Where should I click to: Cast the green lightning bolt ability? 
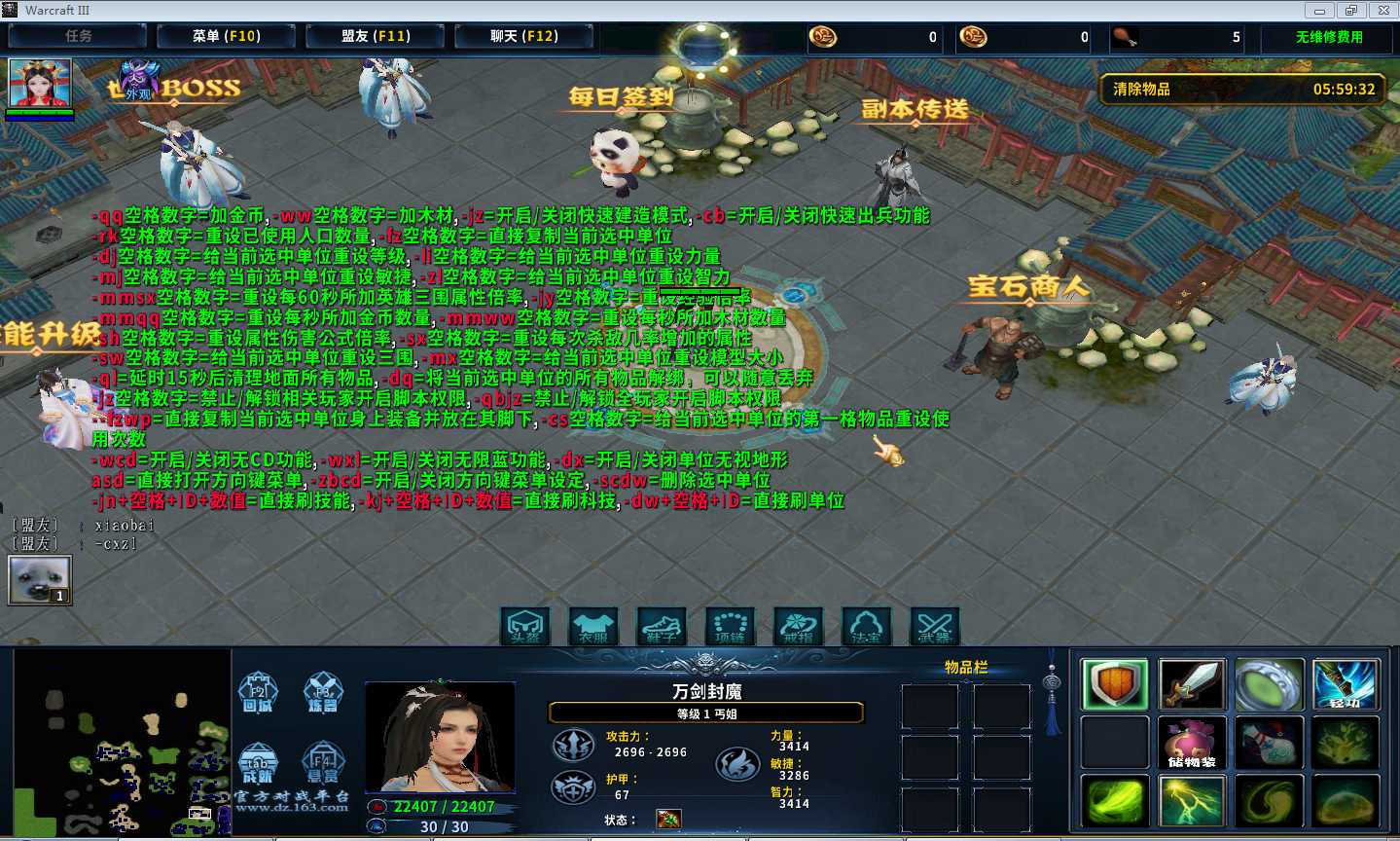pyautogui.click(x=1192, y=801)
